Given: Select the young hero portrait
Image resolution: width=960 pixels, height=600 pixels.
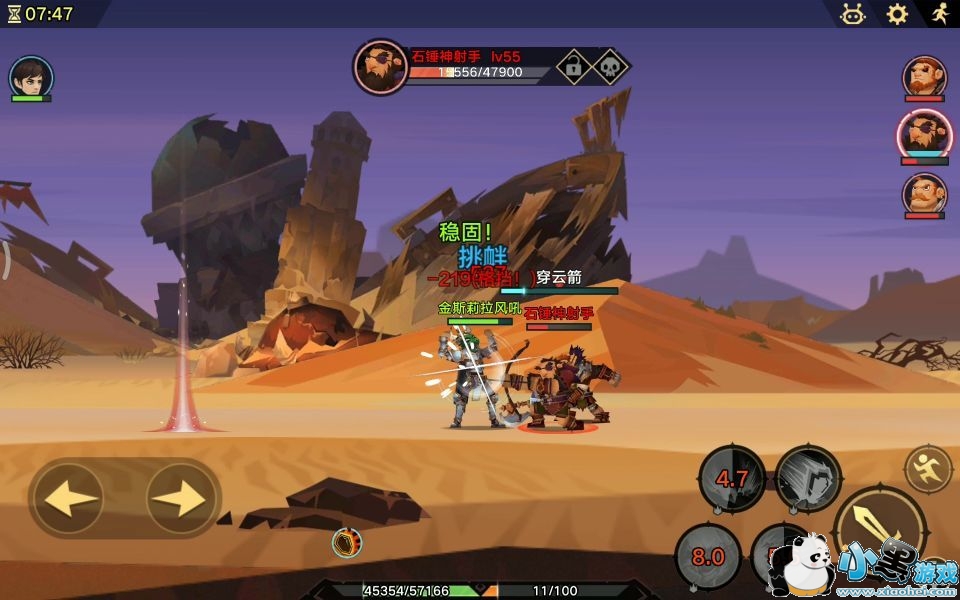Looking at the screenshot, I should tap(31, 77).
